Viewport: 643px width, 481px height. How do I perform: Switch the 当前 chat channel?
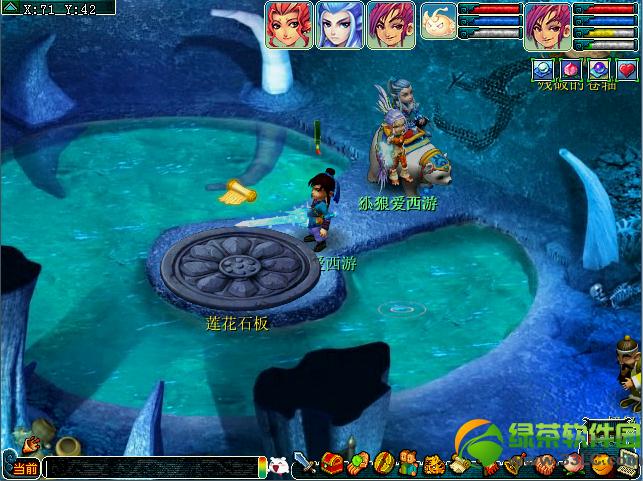pos(22,468)
